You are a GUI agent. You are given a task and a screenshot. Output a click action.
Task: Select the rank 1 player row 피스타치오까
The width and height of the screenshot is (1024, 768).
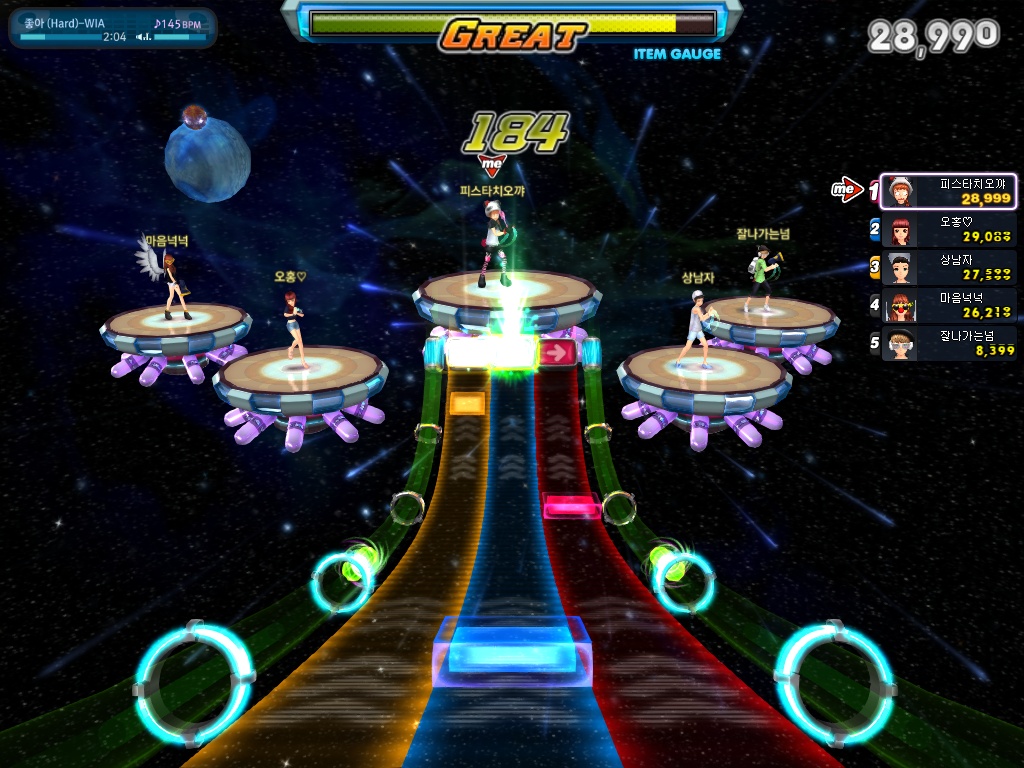[x=948, y=191]
